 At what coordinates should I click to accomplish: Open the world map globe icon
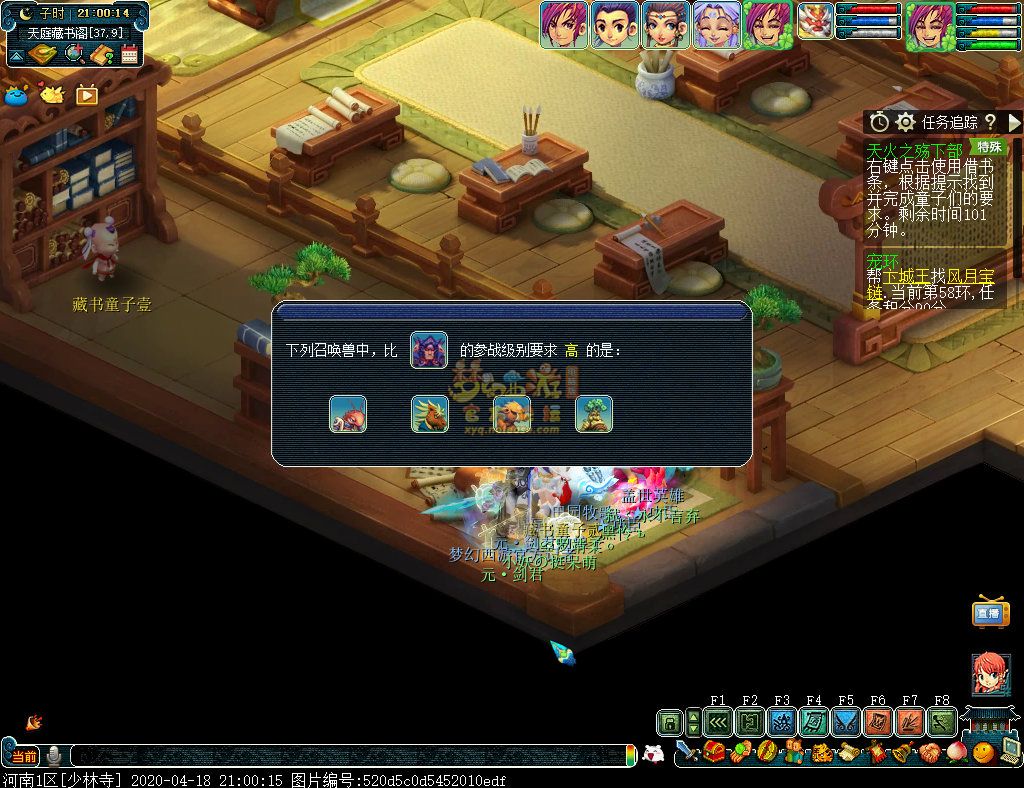pyautogui.click(x=75, y=53)
